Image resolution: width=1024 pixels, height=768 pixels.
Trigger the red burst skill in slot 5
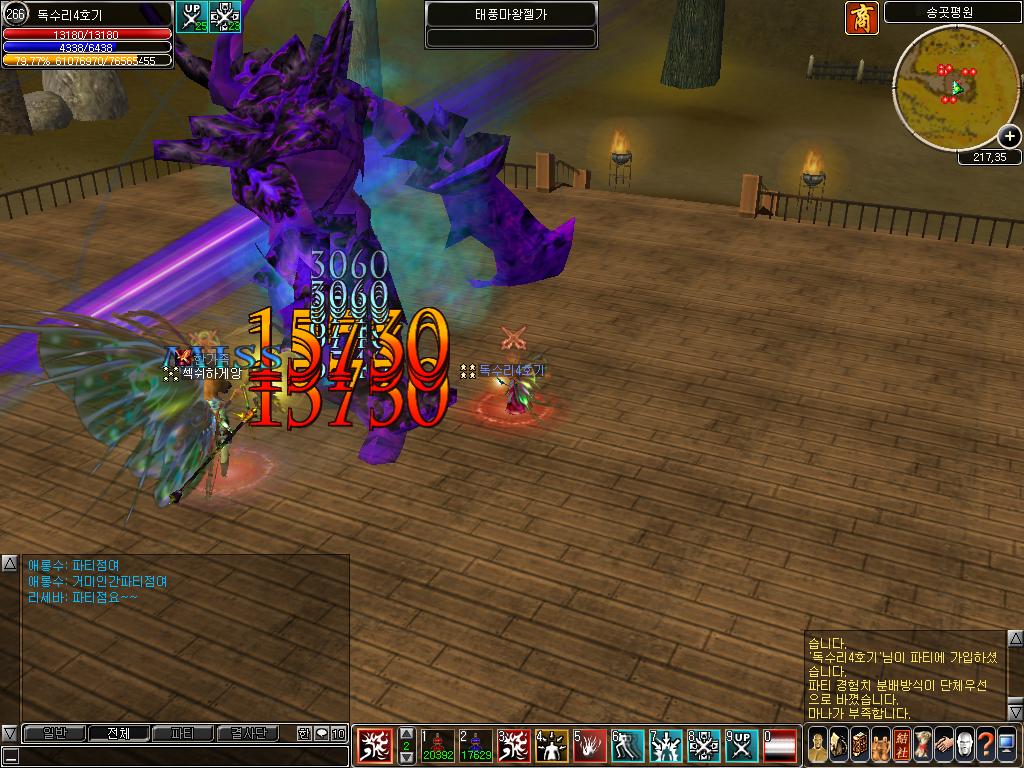tap(589, 745)
